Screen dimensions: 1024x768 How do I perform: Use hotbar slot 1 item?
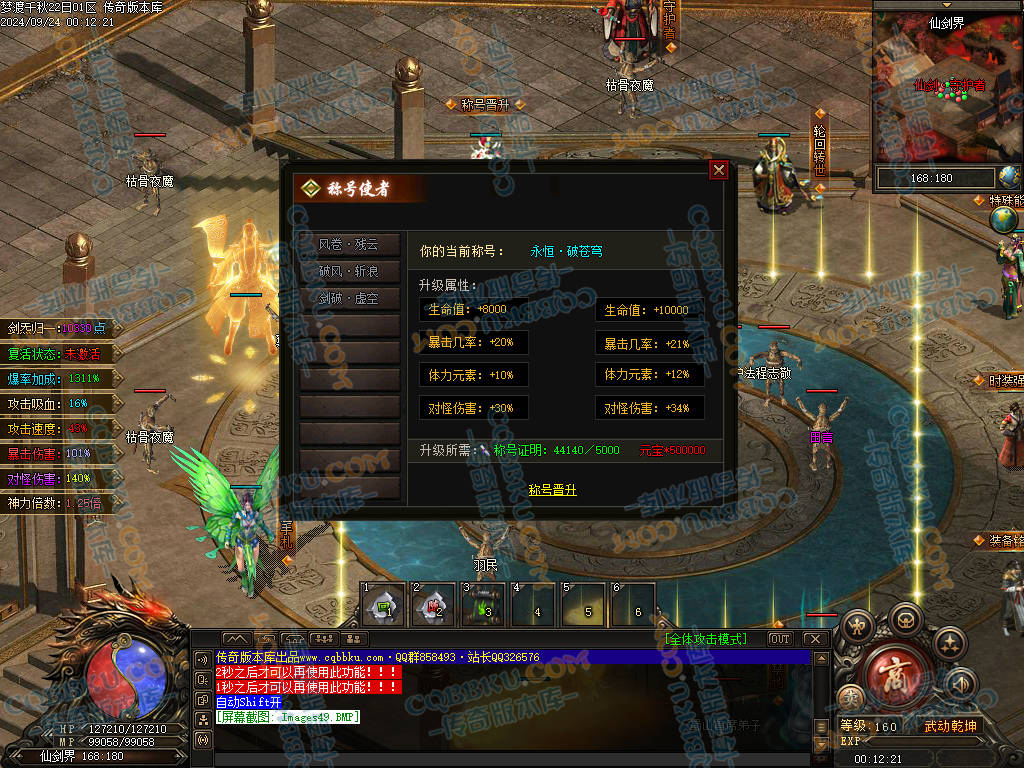(x=383, y=605)
